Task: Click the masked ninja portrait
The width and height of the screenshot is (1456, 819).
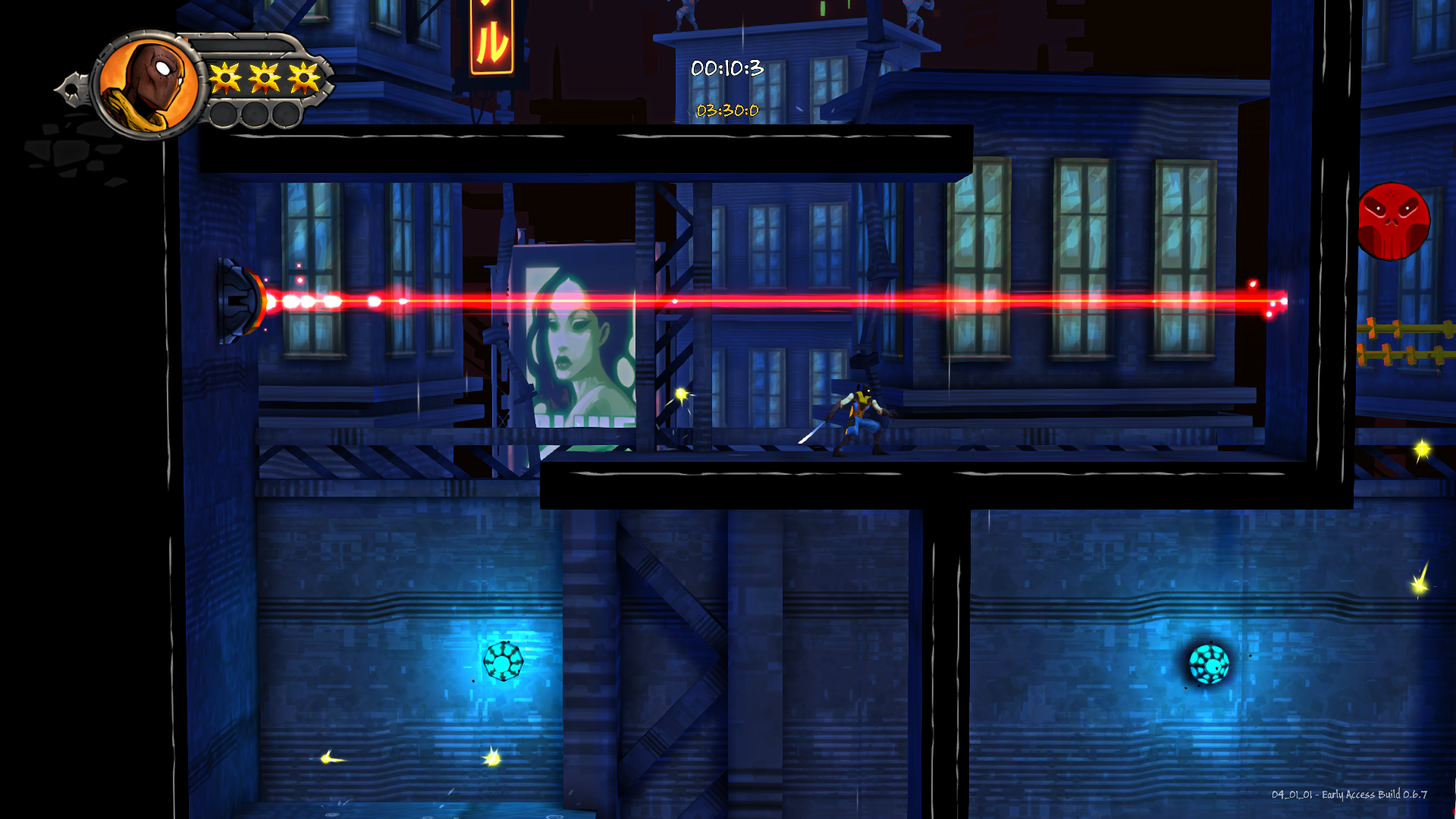Action: 150,86
